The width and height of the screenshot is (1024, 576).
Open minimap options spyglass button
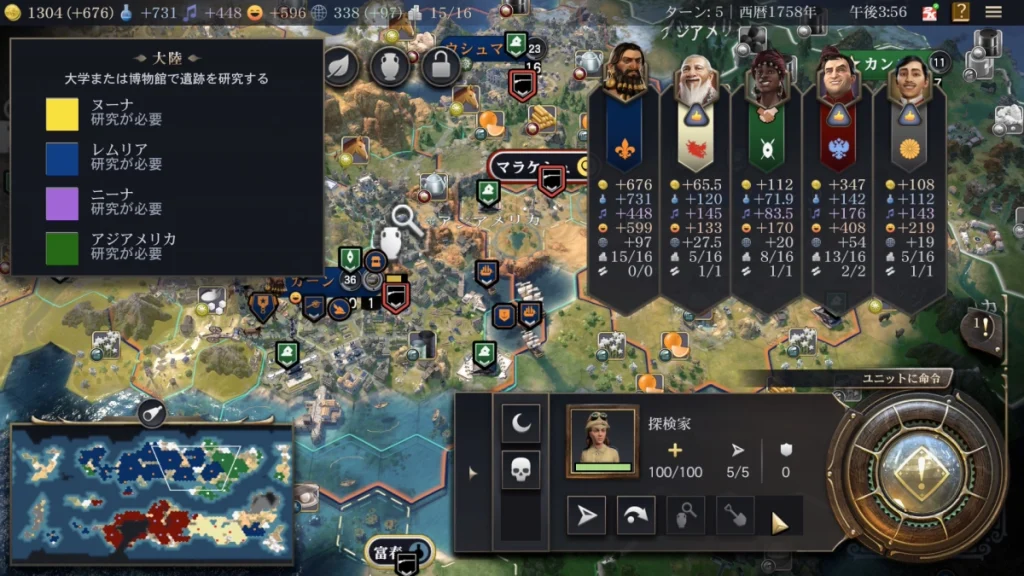(x=152, y=413)
